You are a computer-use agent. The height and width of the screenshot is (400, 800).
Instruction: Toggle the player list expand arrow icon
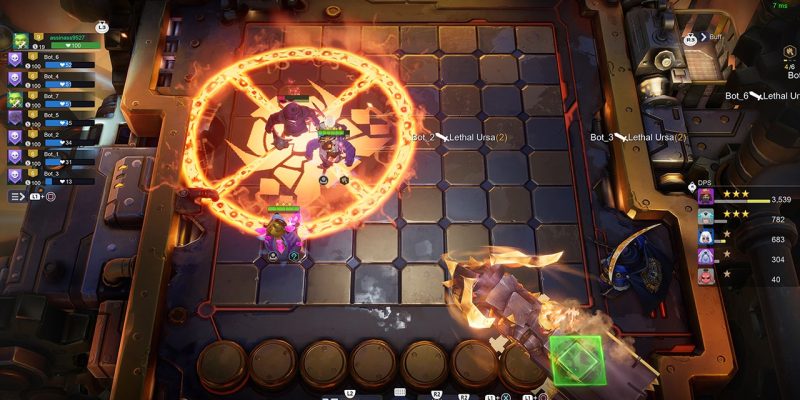[18, 197]
